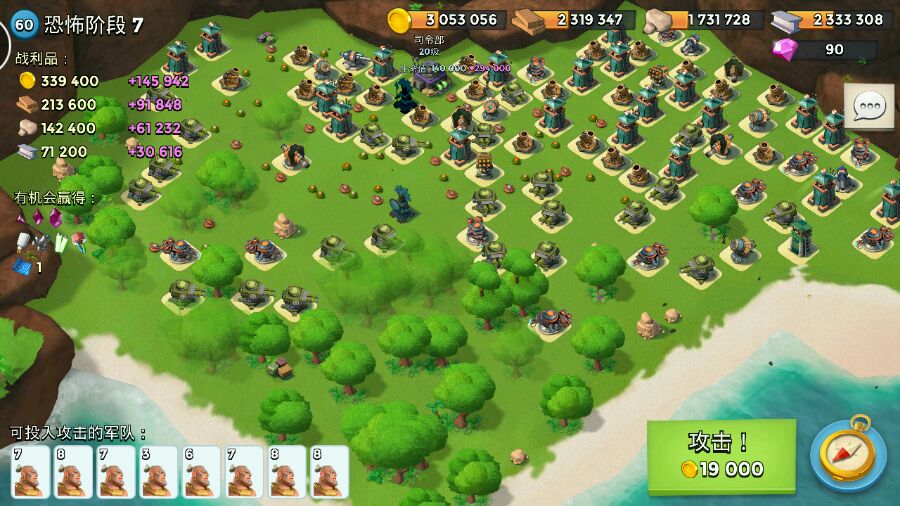Select the troop card showing 3 units
Viewport: 900px width, 506px height.
[158, 472]
